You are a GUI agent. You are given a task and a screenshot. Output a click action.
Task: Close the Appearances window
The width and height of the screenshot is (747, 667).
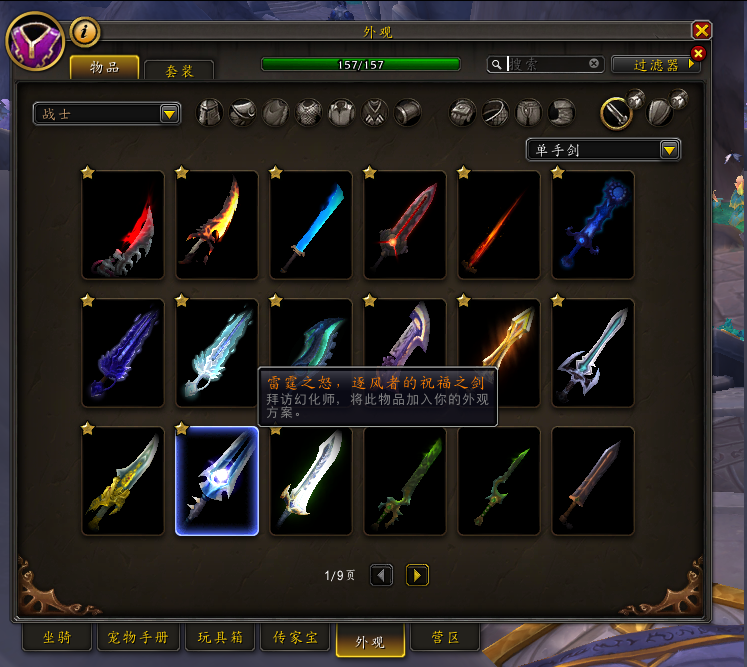(702, 30)
